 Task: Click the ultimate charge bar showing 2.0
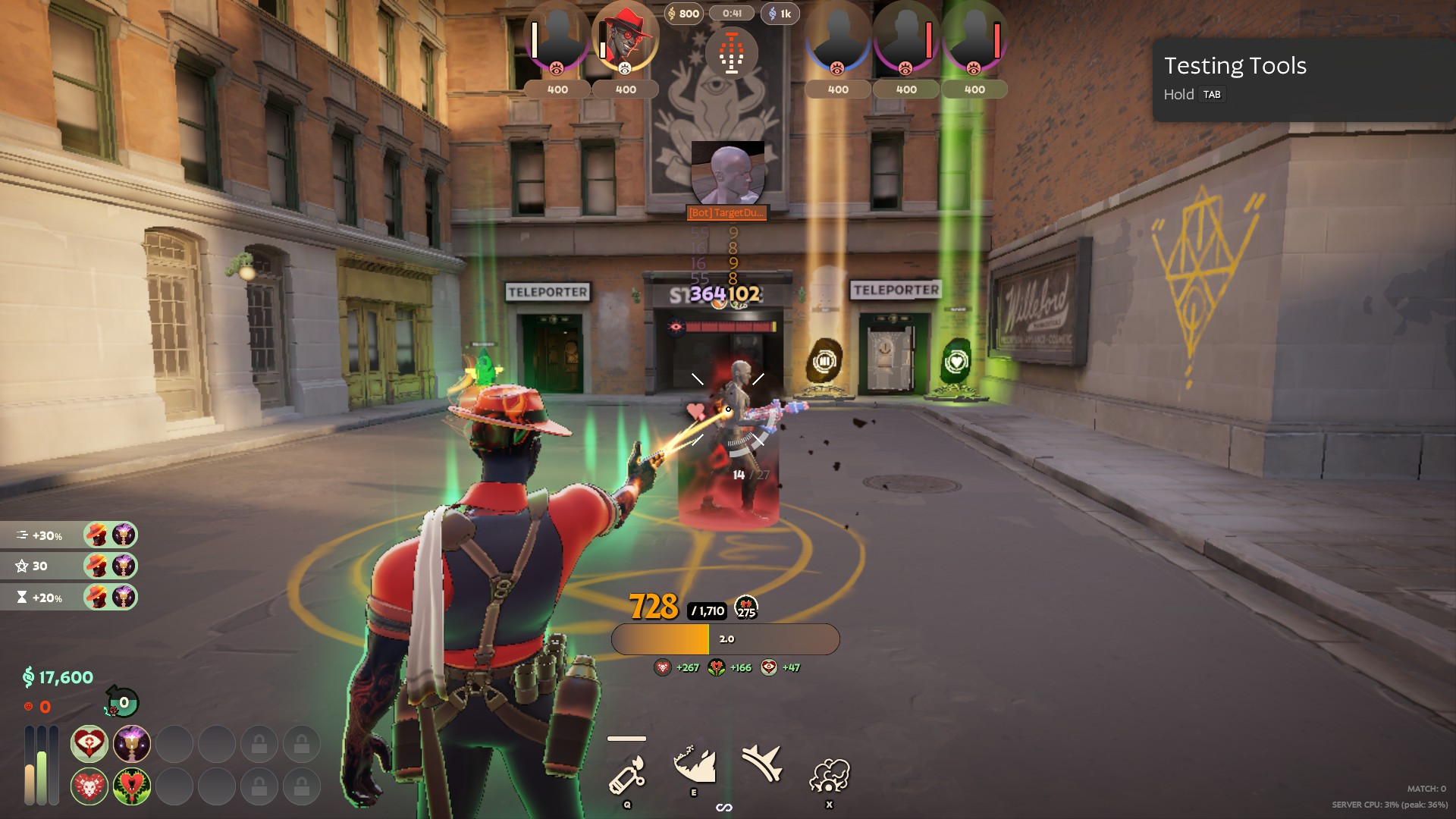726,639
